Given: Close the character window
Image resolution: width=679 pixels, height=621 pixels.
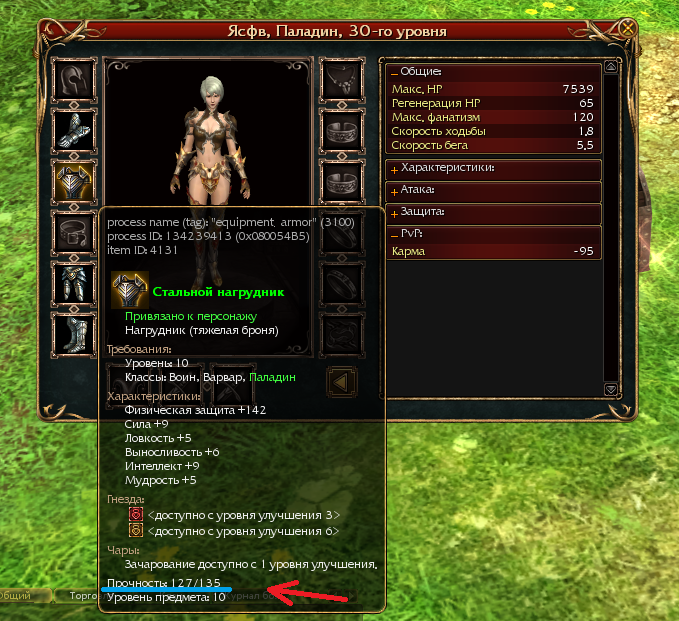Looking at the screenshot, I should point(627,30).
